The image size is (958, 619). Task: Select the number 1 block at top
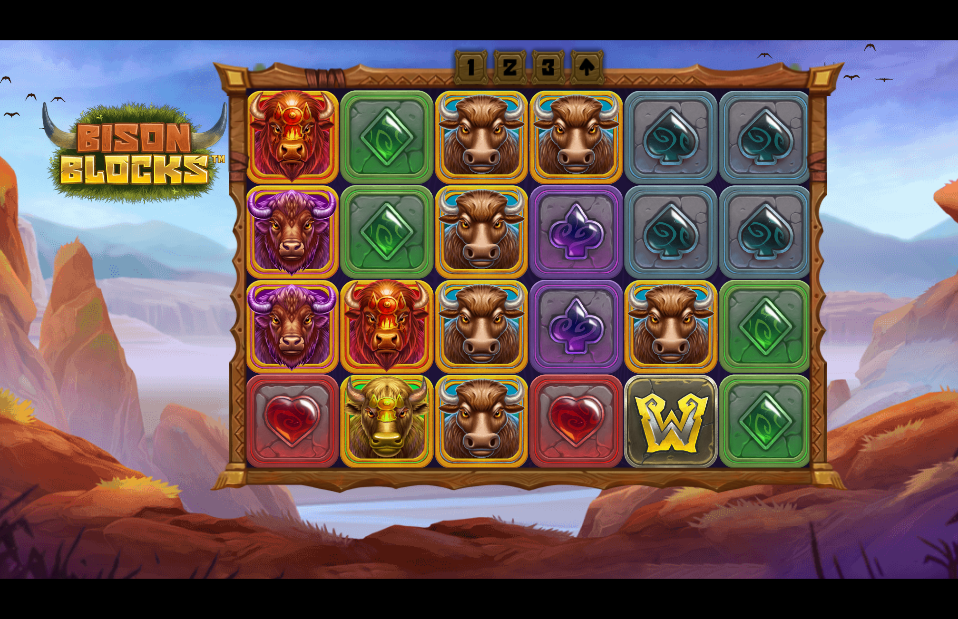coord(471,68)
